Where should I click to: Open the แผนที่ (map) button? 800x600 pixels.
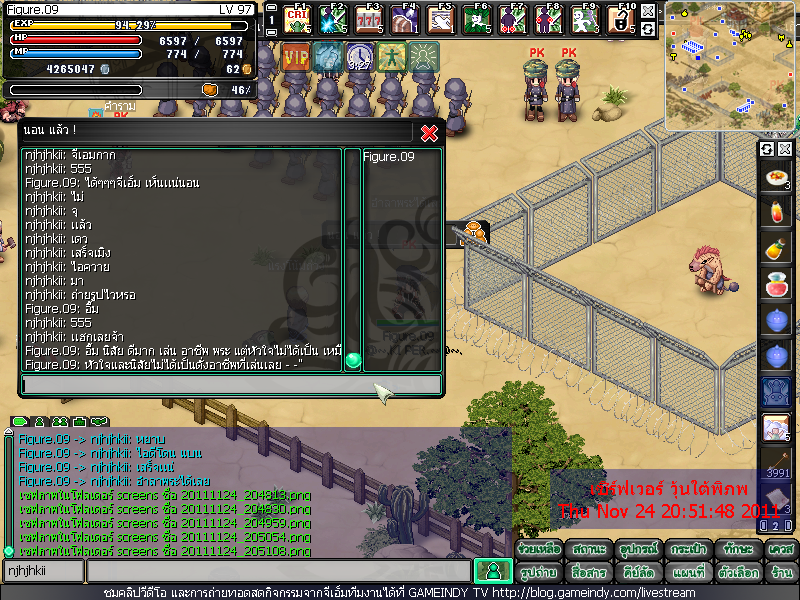pos(686,572)
